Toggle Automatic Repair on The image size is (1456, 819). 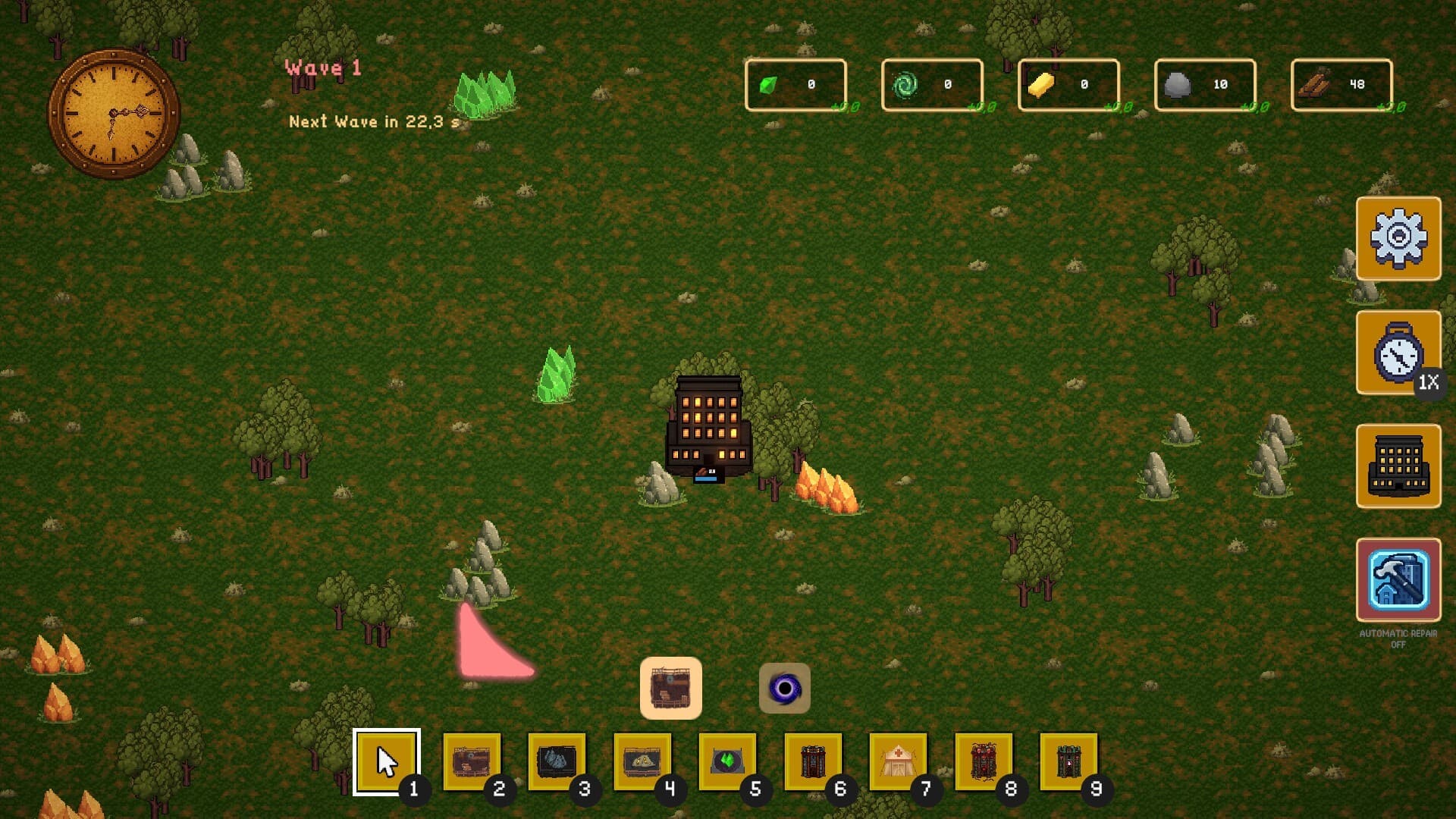click(x=1399, y=580)
